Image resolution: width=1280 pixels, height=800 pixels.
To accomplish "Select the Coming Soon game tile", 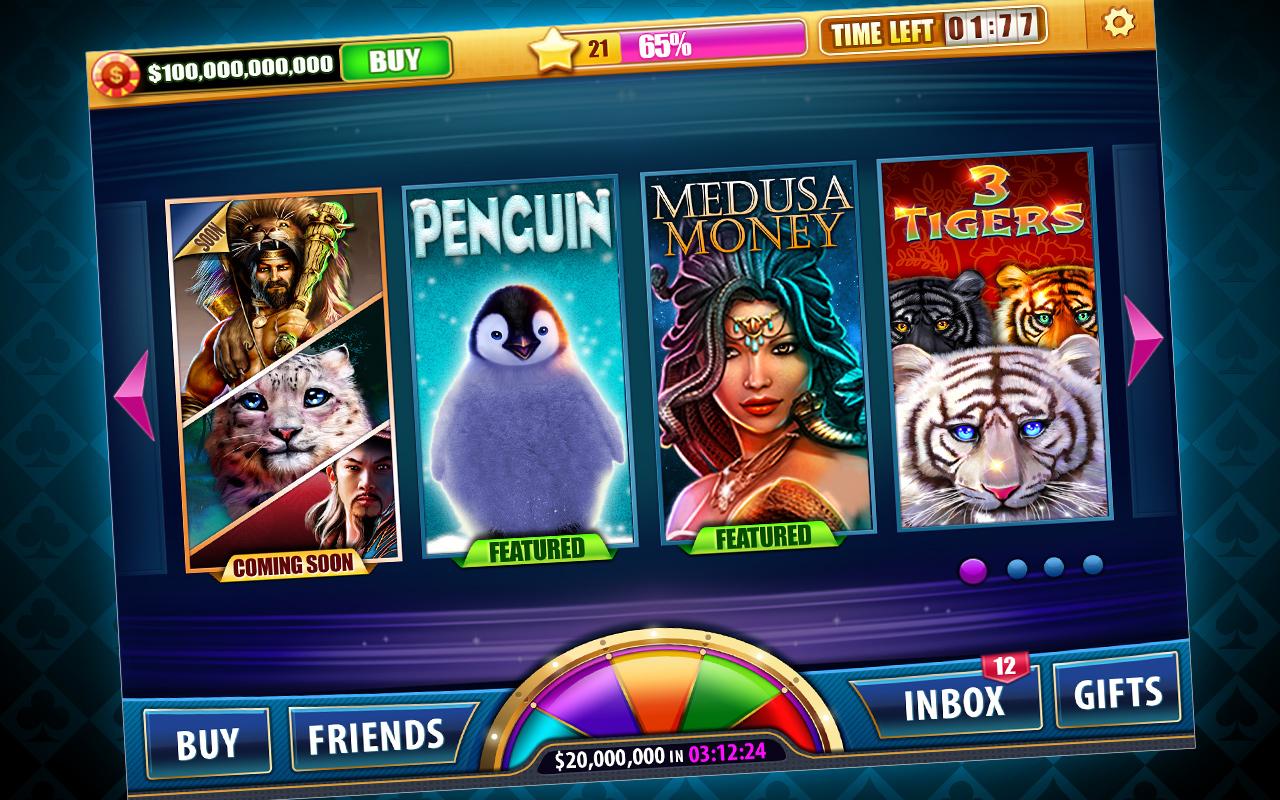I will [285, 380].
